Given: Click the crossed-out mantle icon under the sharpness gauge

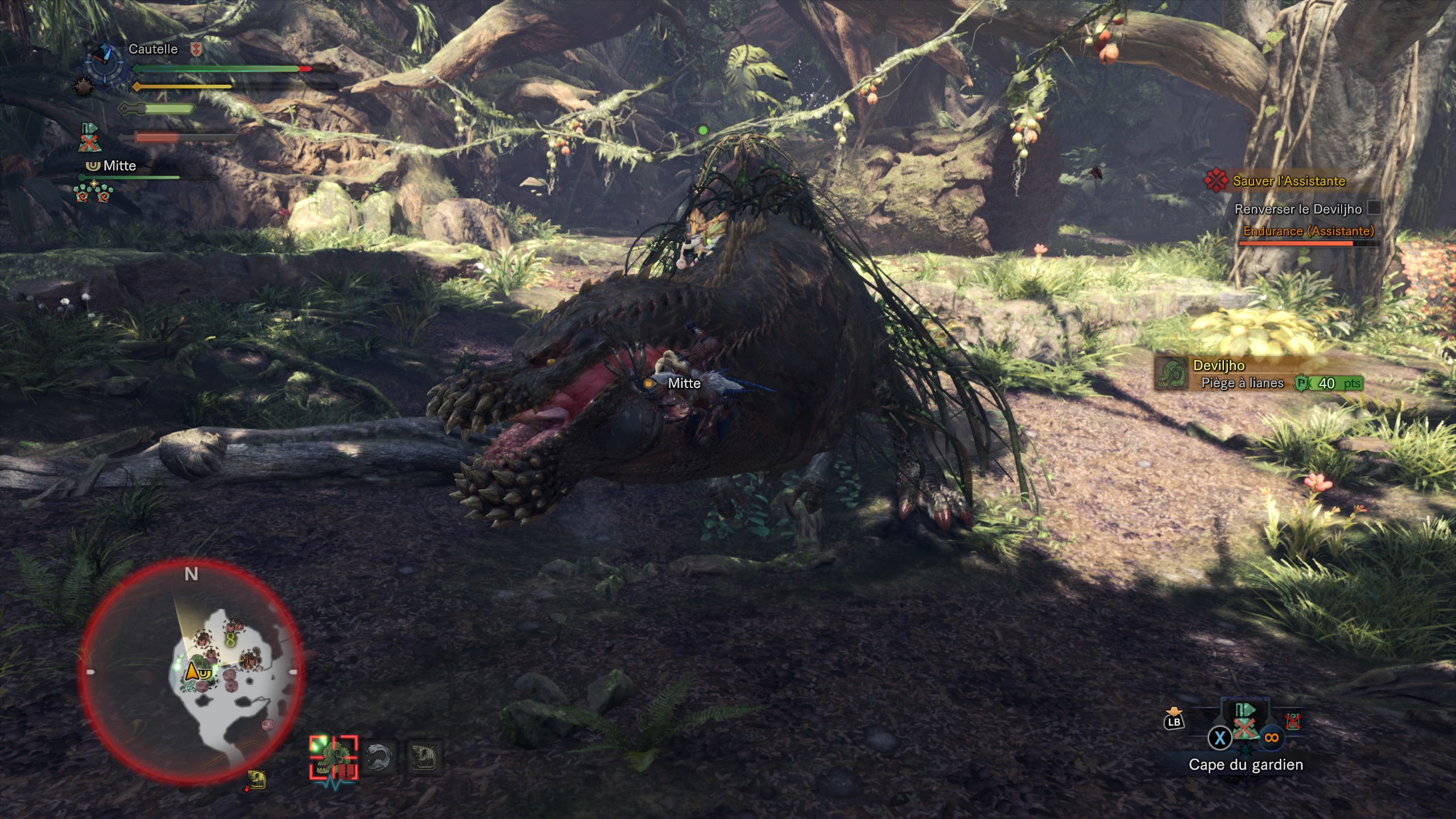Looking at the screenshot, I should point(89,138).
